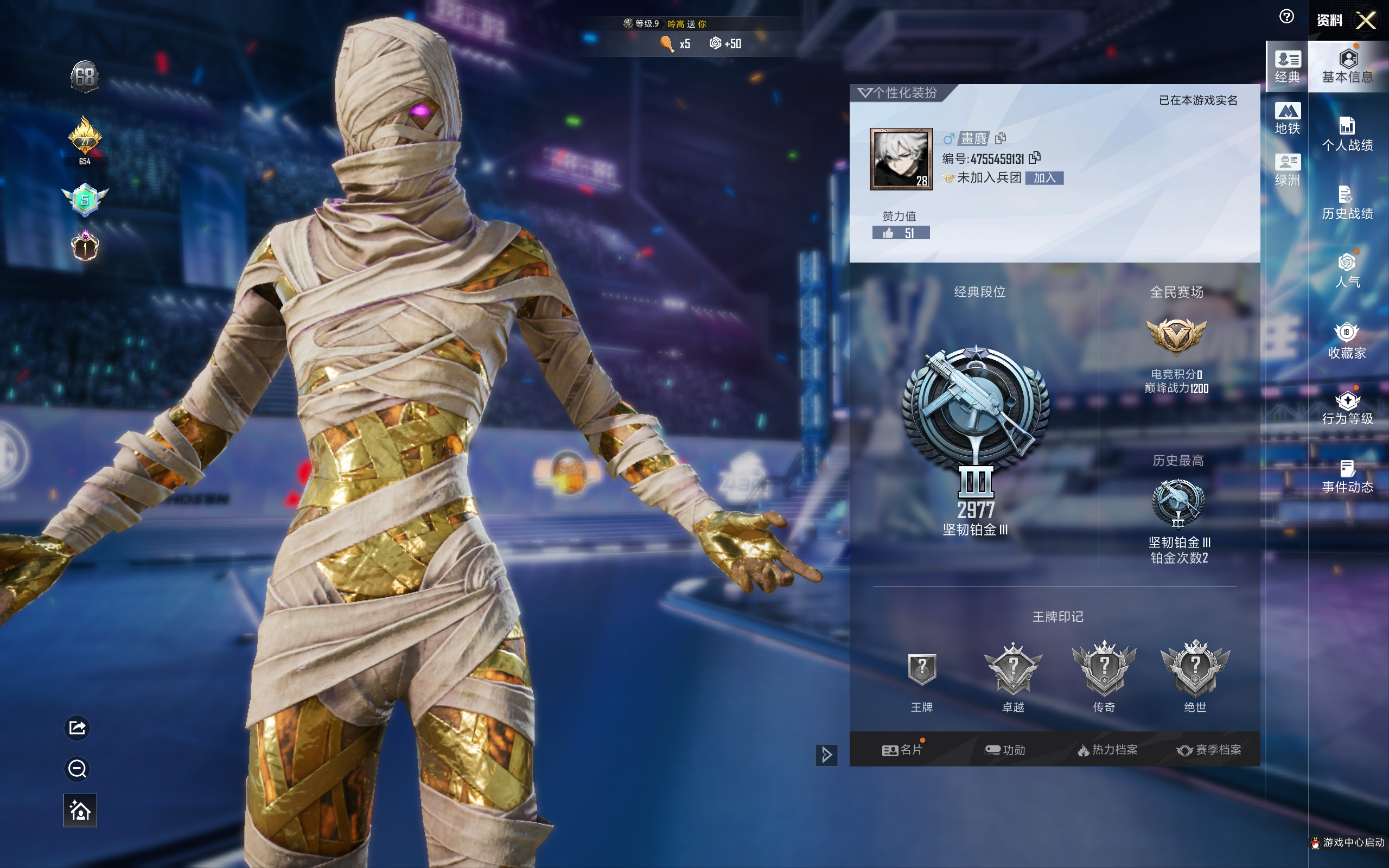
Task: Open 事件动态 event feed
Action: pyautogui.click(x=1347, y=476)
